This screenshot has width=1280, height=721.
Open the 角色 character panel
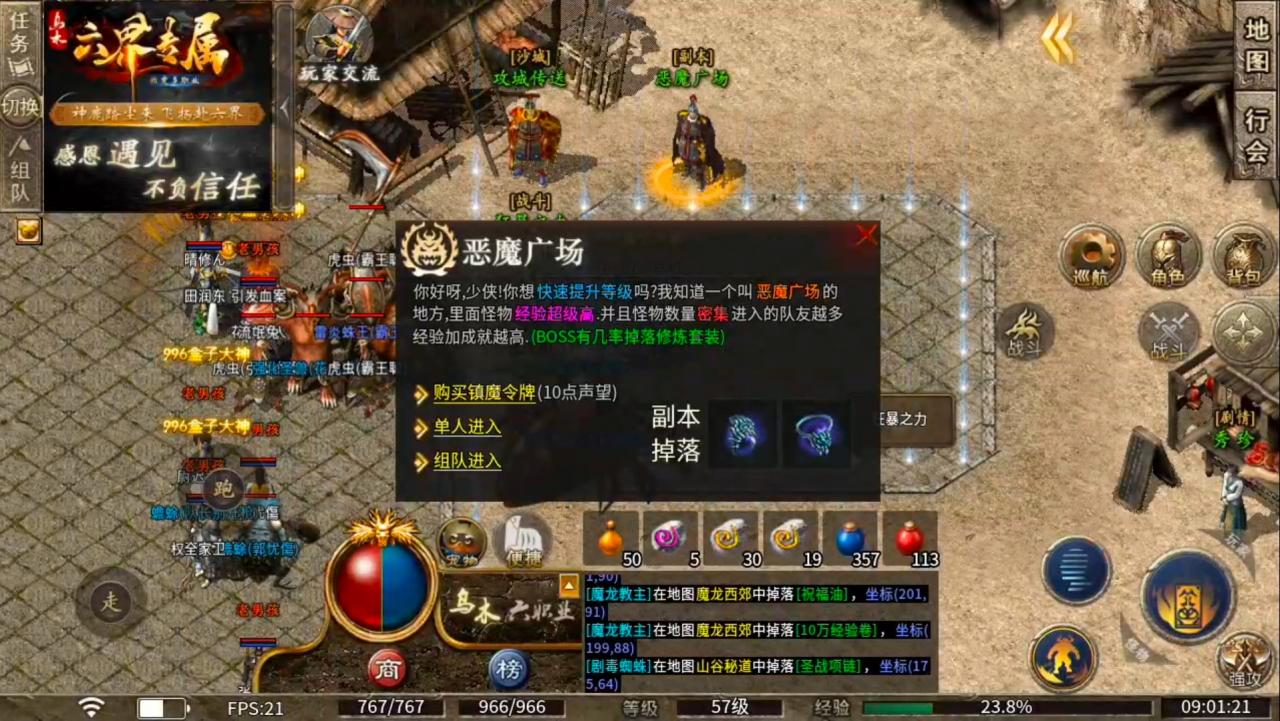[x=1168, y=258]
